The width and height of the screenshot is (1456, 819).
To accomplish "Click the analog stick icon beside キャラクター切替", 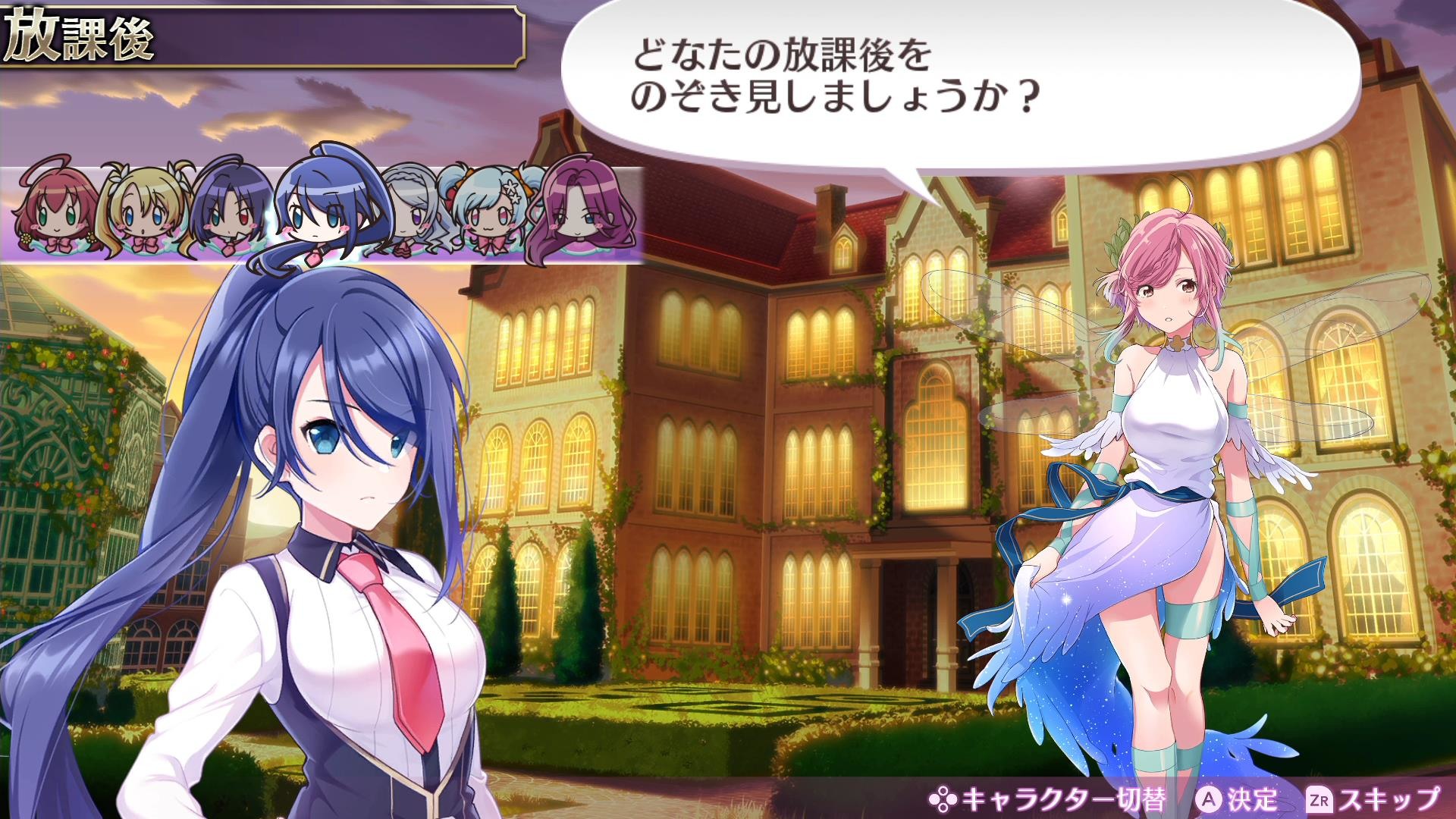I will coord(943,799).
